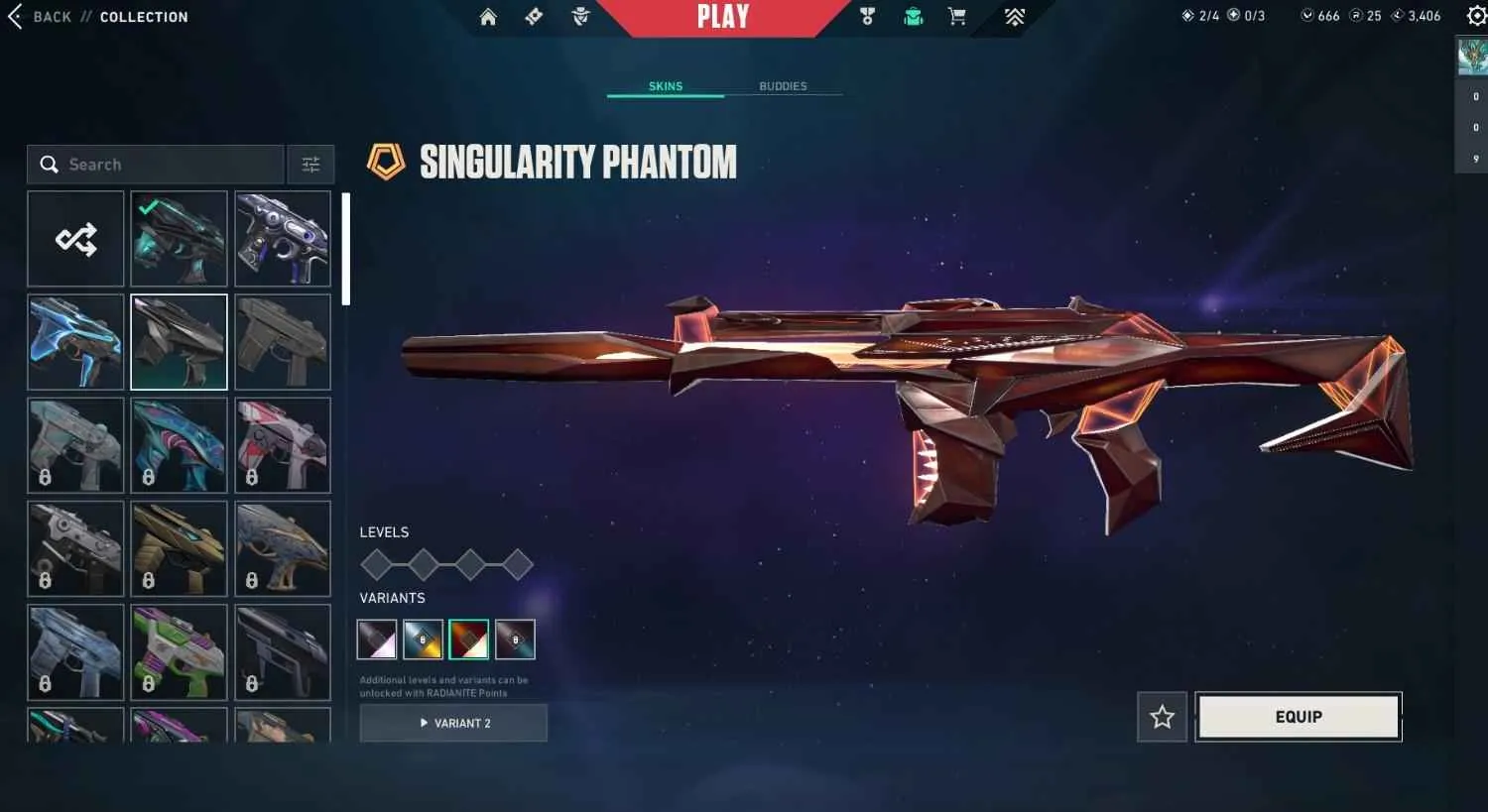Click the skin list scrollbar
The height and width of the screenshot is (812, 1488).
[345, 248]
